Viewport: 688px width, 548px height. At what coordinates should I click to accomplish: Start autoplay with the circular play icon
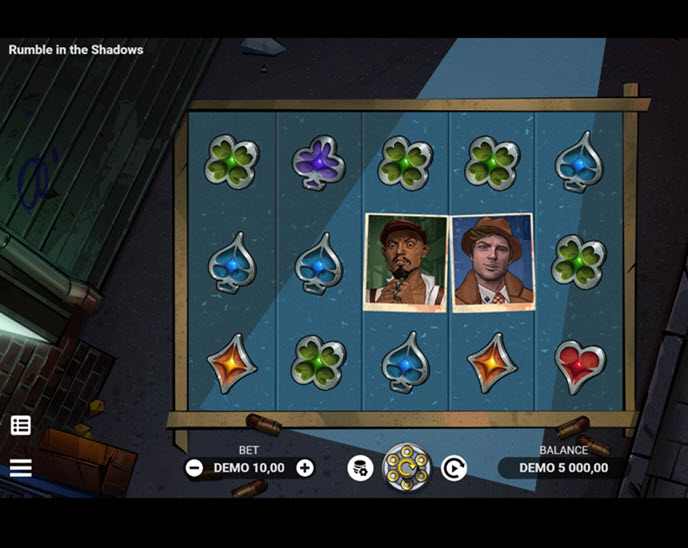point(454,468)
